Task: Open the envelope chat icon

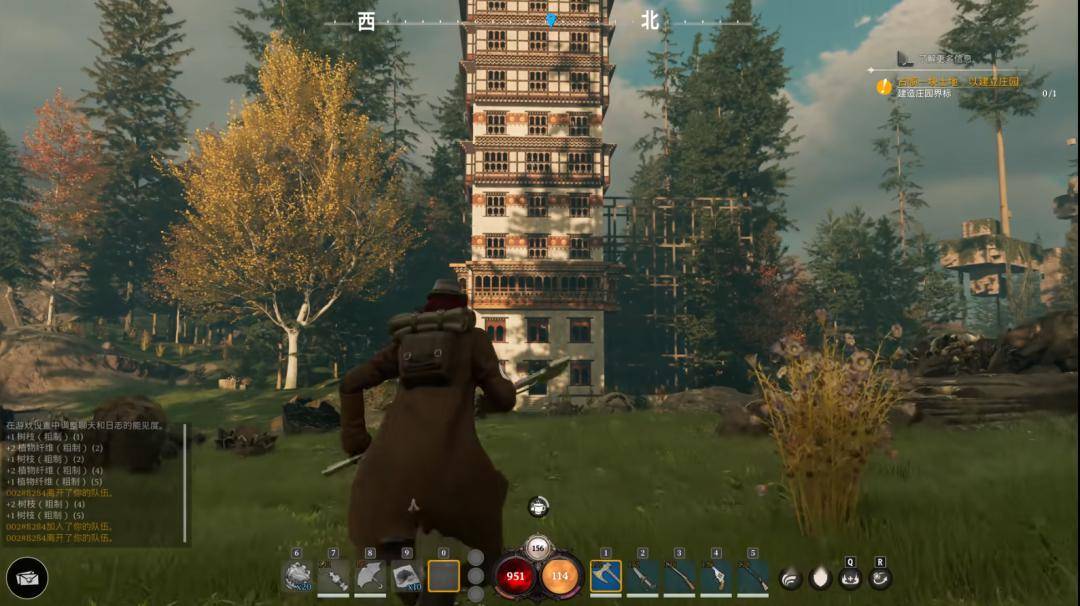Action: click(x=27, y=577)
